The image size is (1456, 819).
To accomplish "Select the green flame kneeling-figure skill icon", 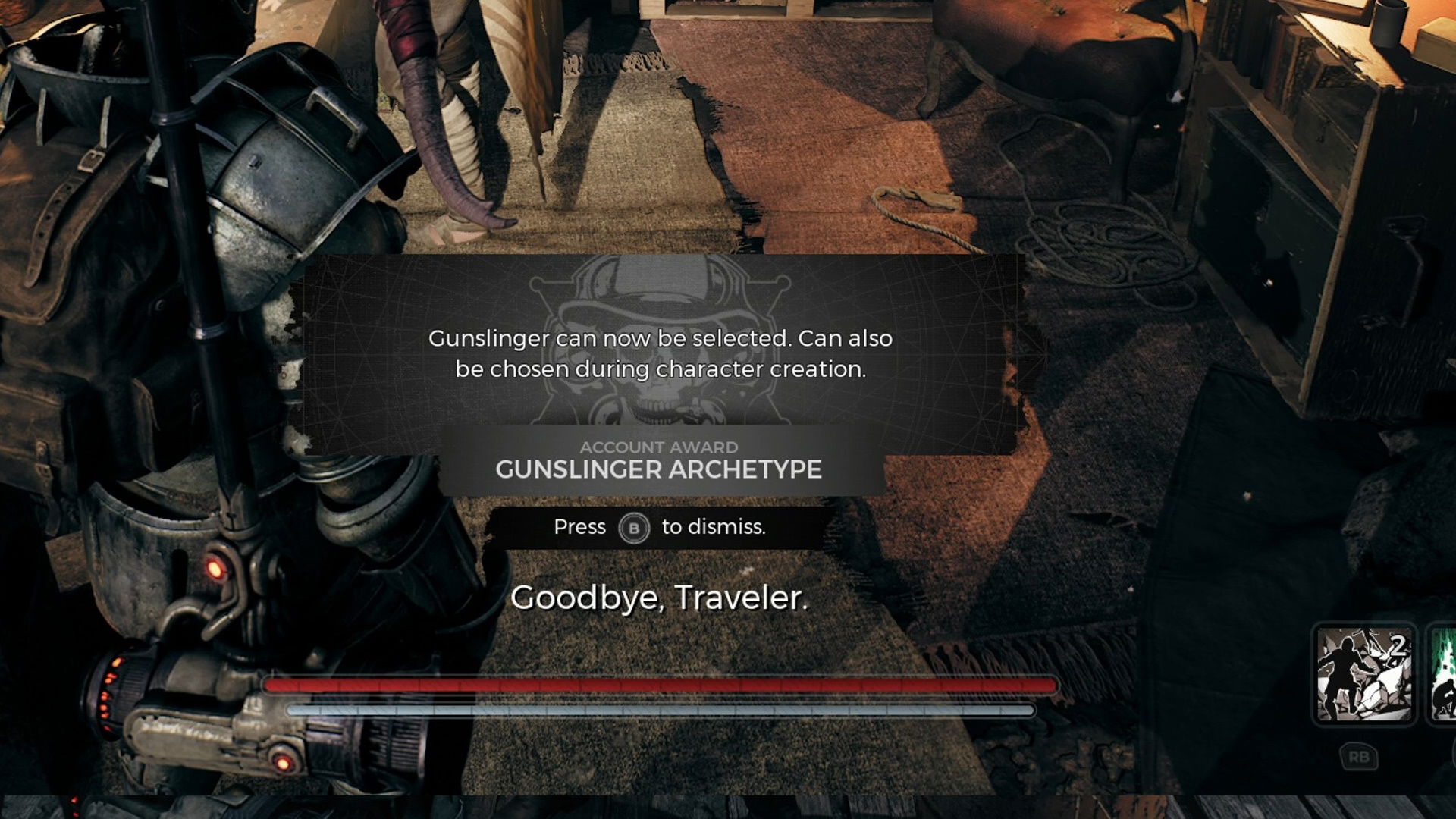I will coord(1443,674).
